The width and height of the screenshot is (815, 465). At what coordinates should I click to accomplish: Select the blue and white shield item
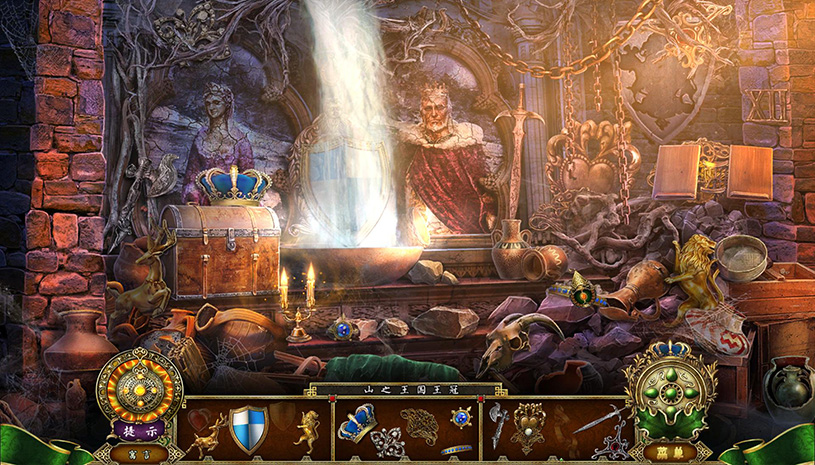[x=248, y=427]
